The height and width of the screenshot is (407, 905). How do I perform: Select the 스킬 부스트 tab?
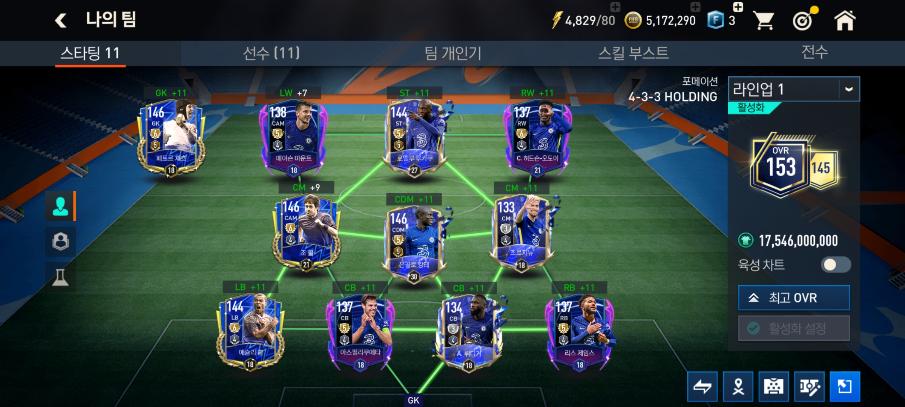tap(634, 53)
